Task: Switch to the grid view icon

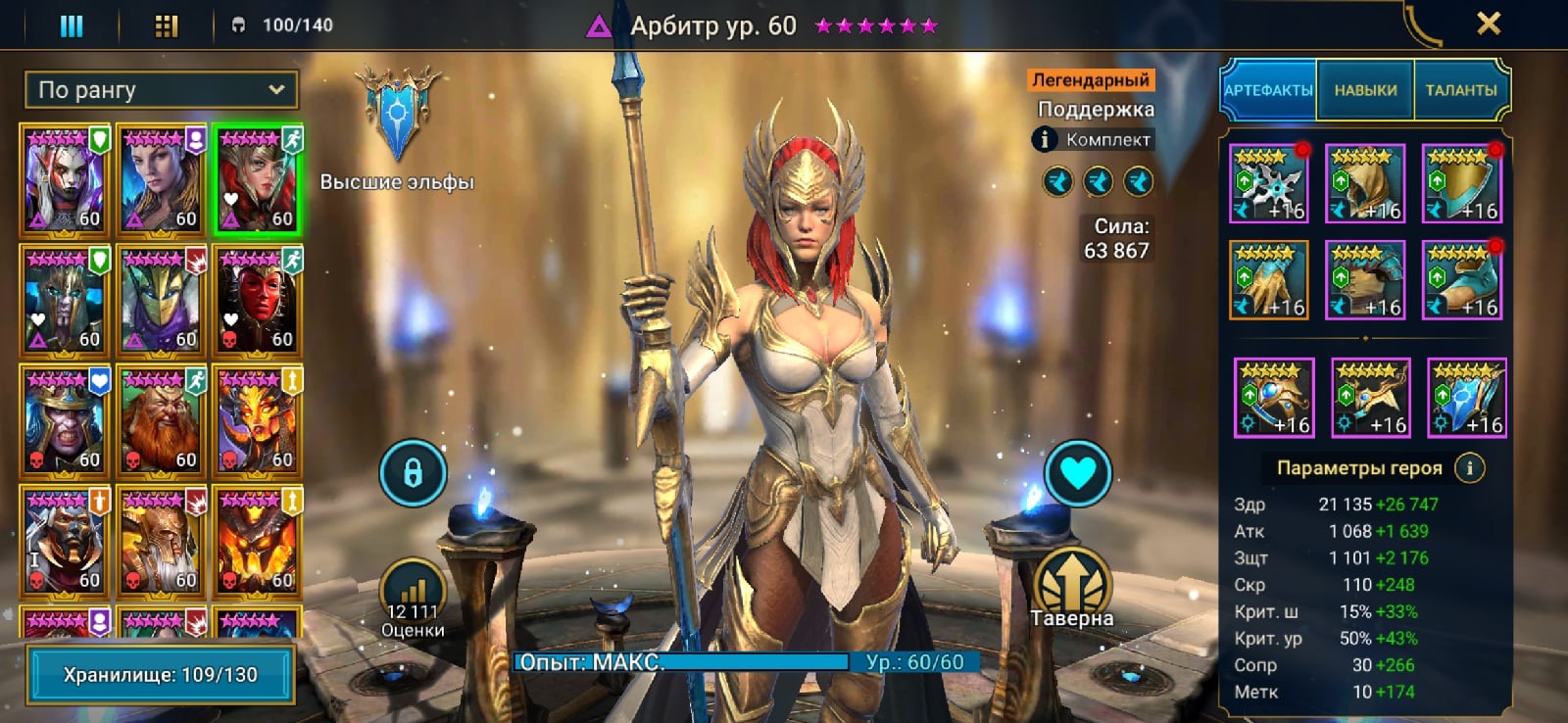Action: click(x=167, y=25)
